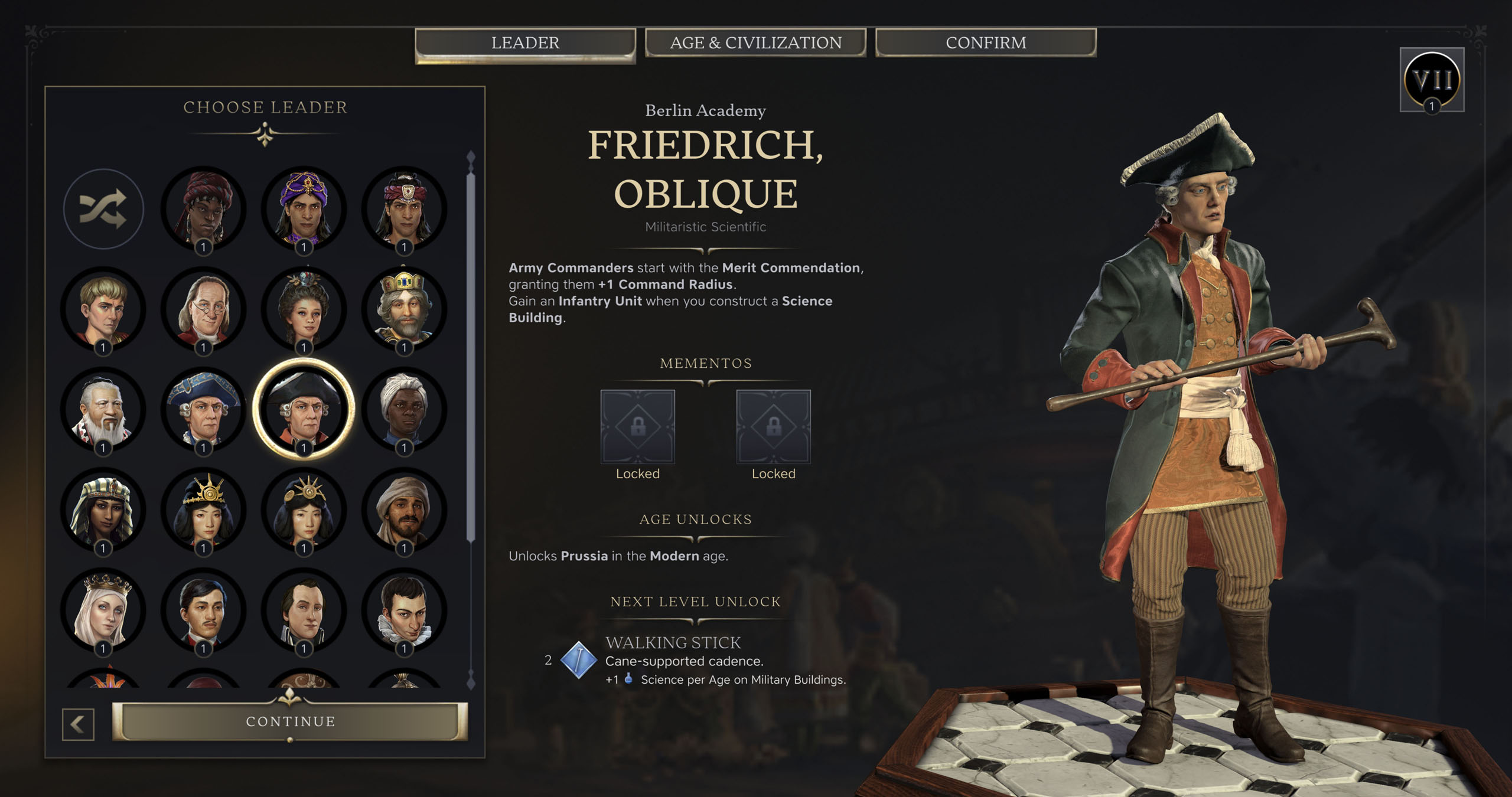Open the Age & Civilization tab
Screen dimensions: 1512x797
pos(755,43)
